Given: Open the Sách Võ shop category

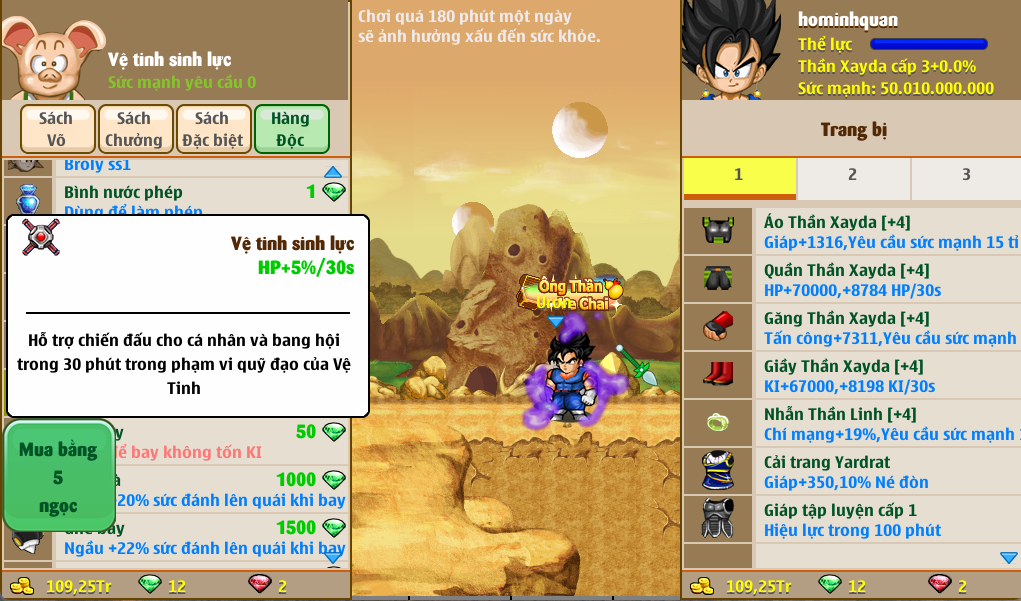Looking at the screenshot, I should tap(58, 129).
